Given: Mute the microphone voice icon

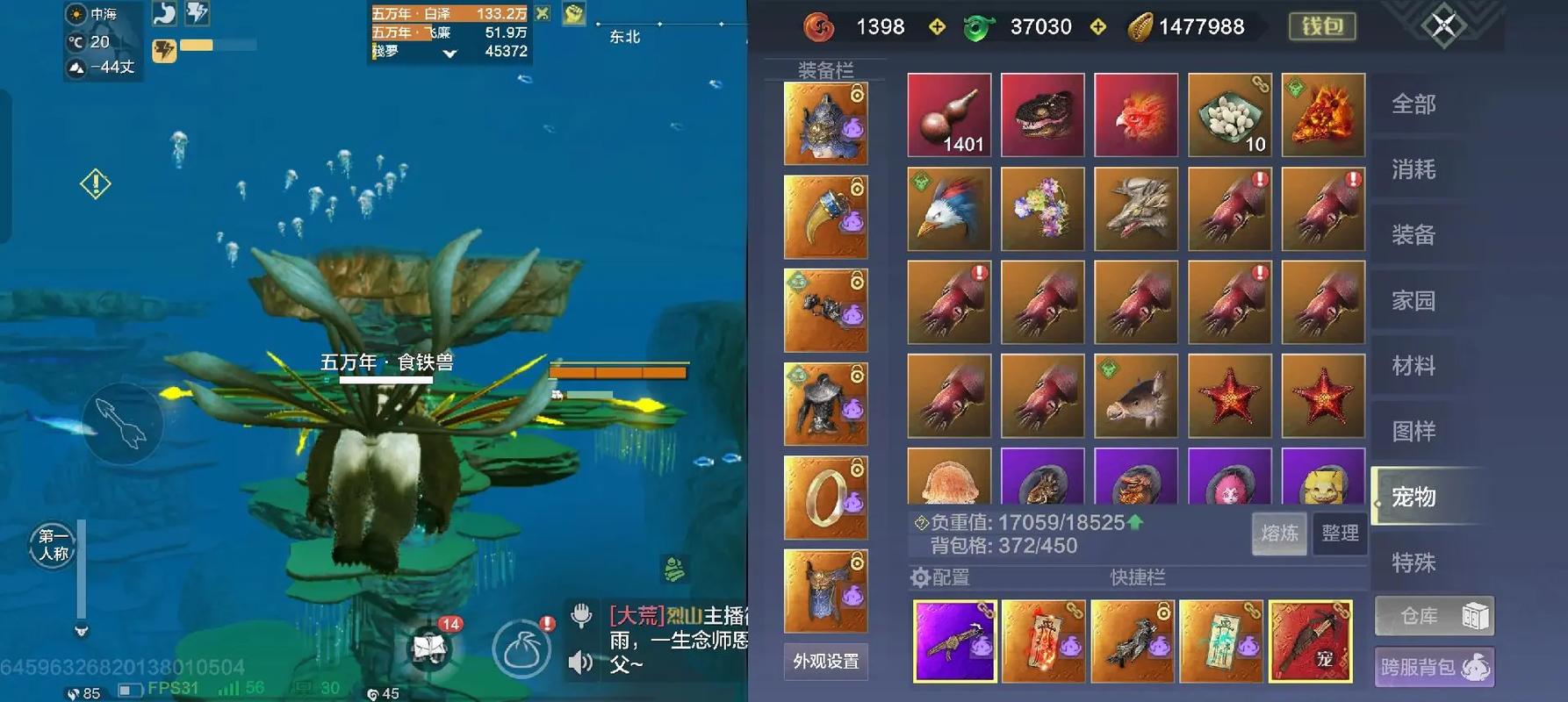Looking at the screenshot, I should pos(581,616).
